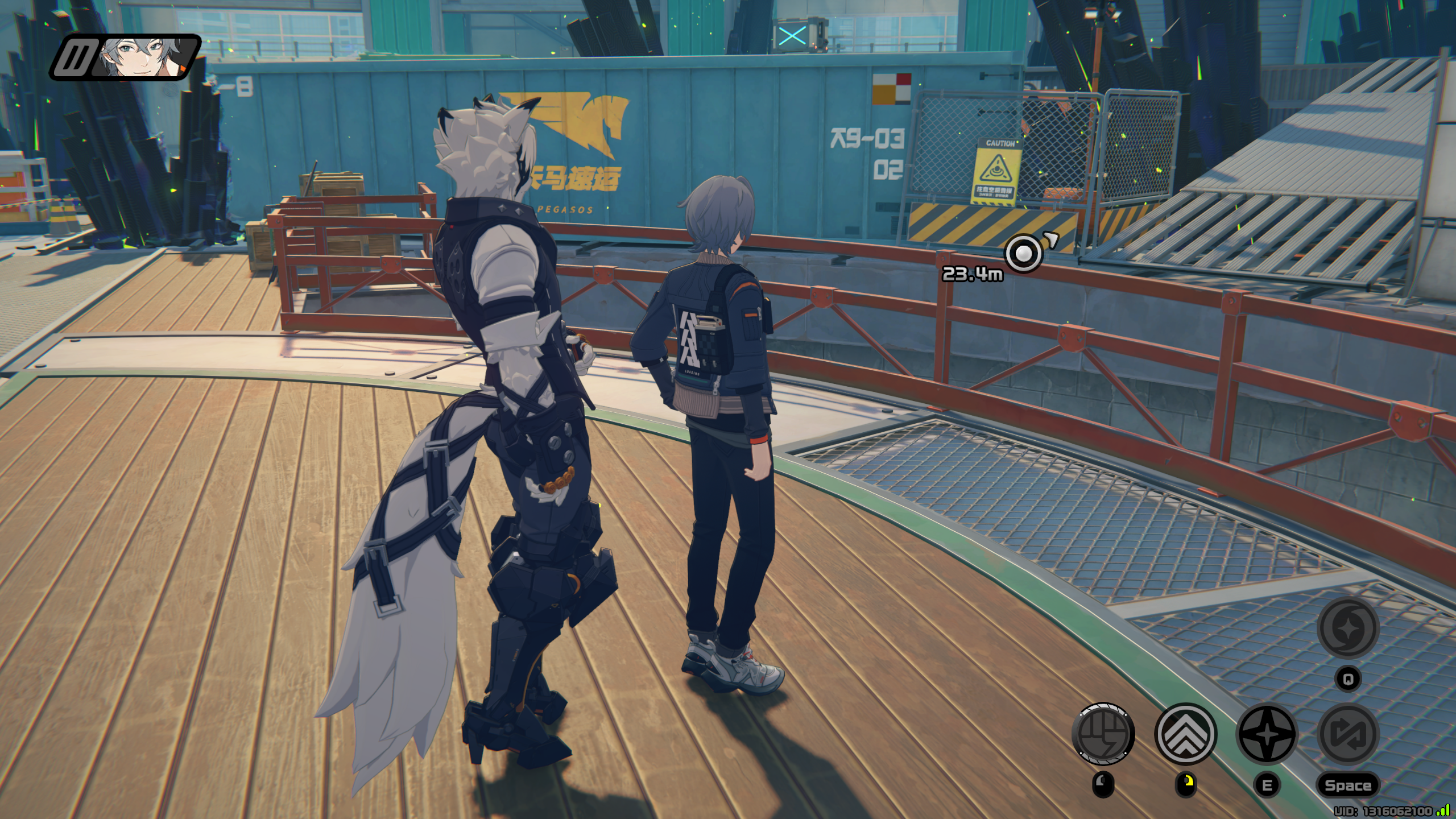This screenshot has width=1456, height=819.
Task: Trigger the double-chevron dash icon
Action: 1186,734
